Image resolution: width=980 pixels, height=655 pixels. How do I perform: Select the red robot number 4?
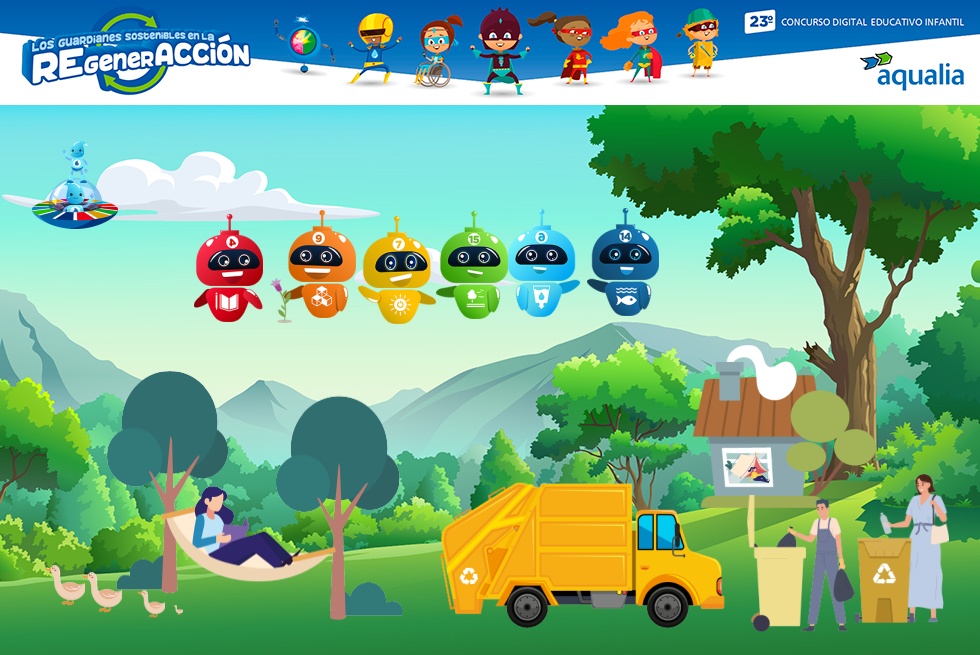(229, 273)
